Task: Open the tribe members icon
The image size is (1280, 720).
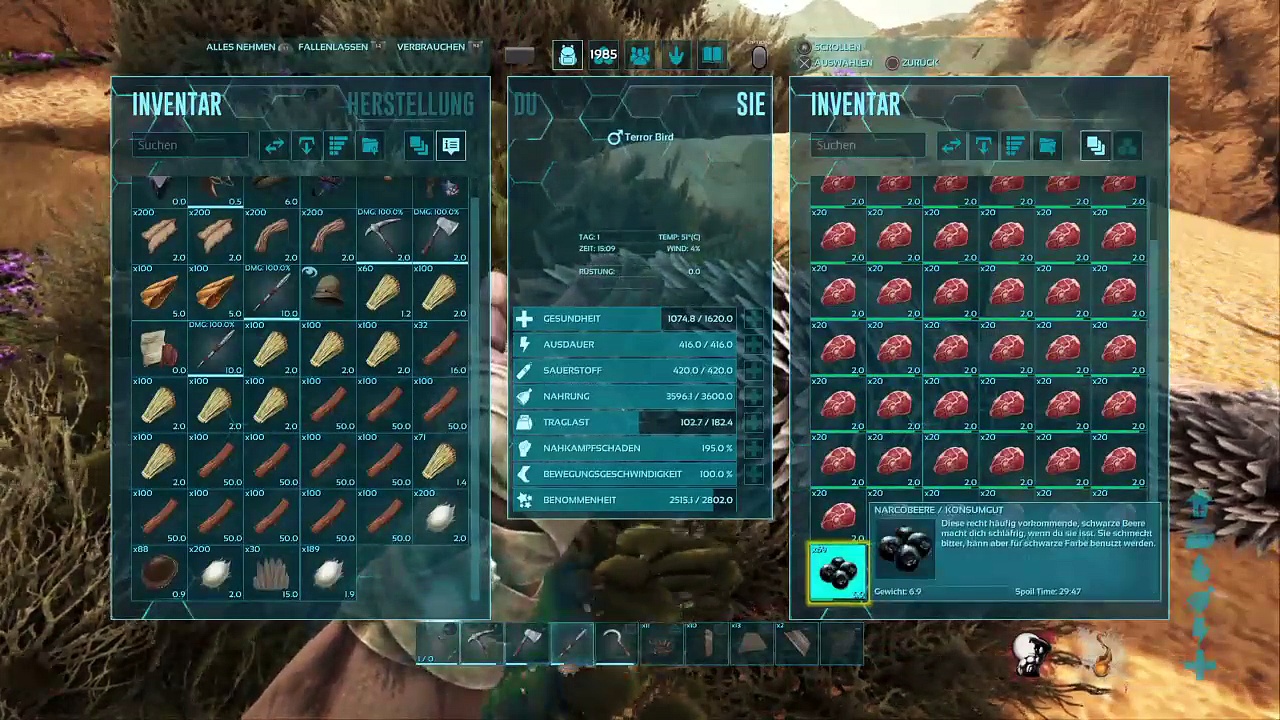Action: pos(640,56)
